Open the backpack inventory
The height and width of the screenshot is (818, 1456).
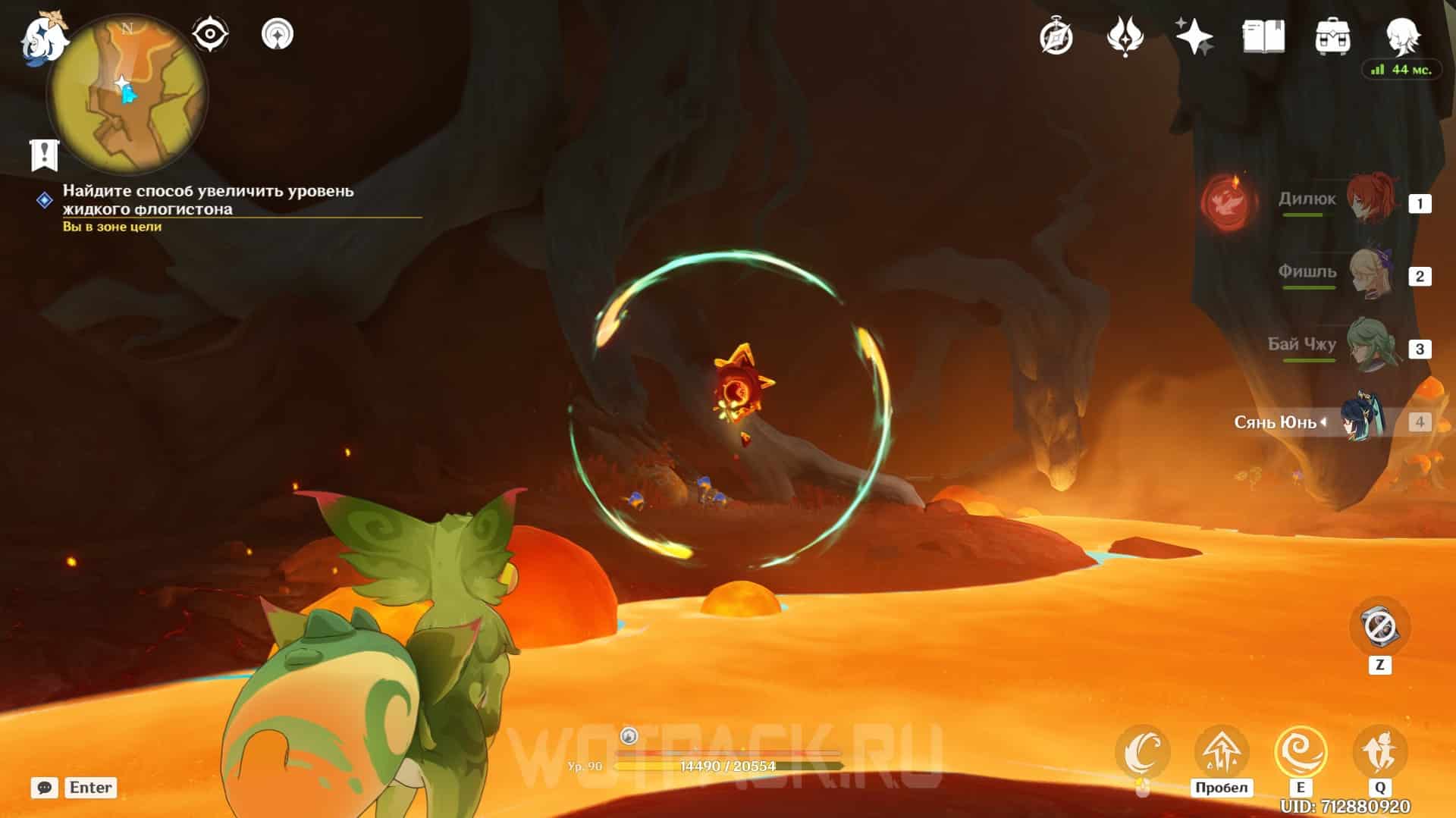pos(1332,36)
